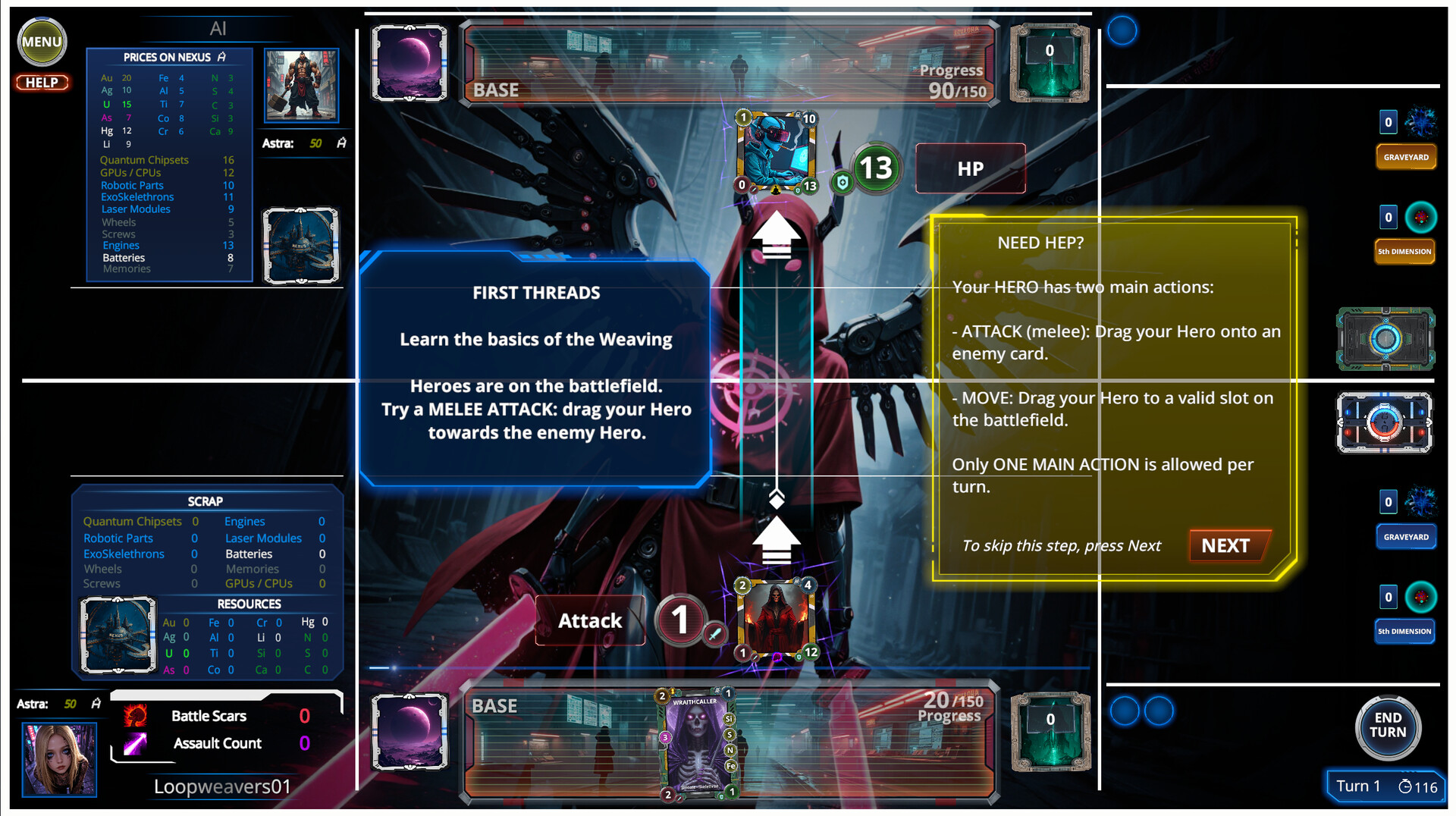Viewport: 1456px width, 816px height.
Task: Toggle the blue circle indicator at the top right
Action: (1122, 30)
